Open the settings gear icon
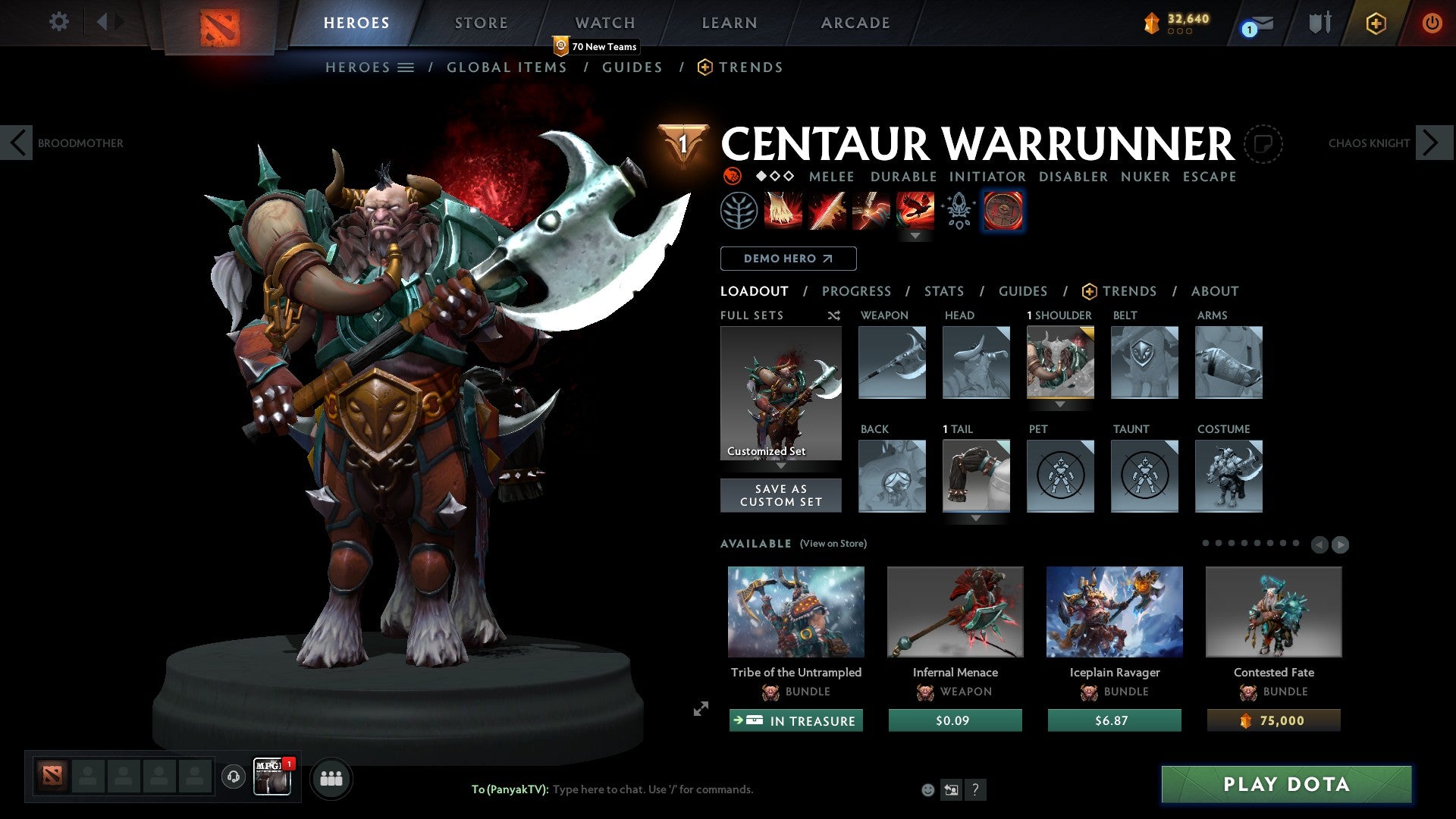1456x819 pixels. click(x=58, y=22)
